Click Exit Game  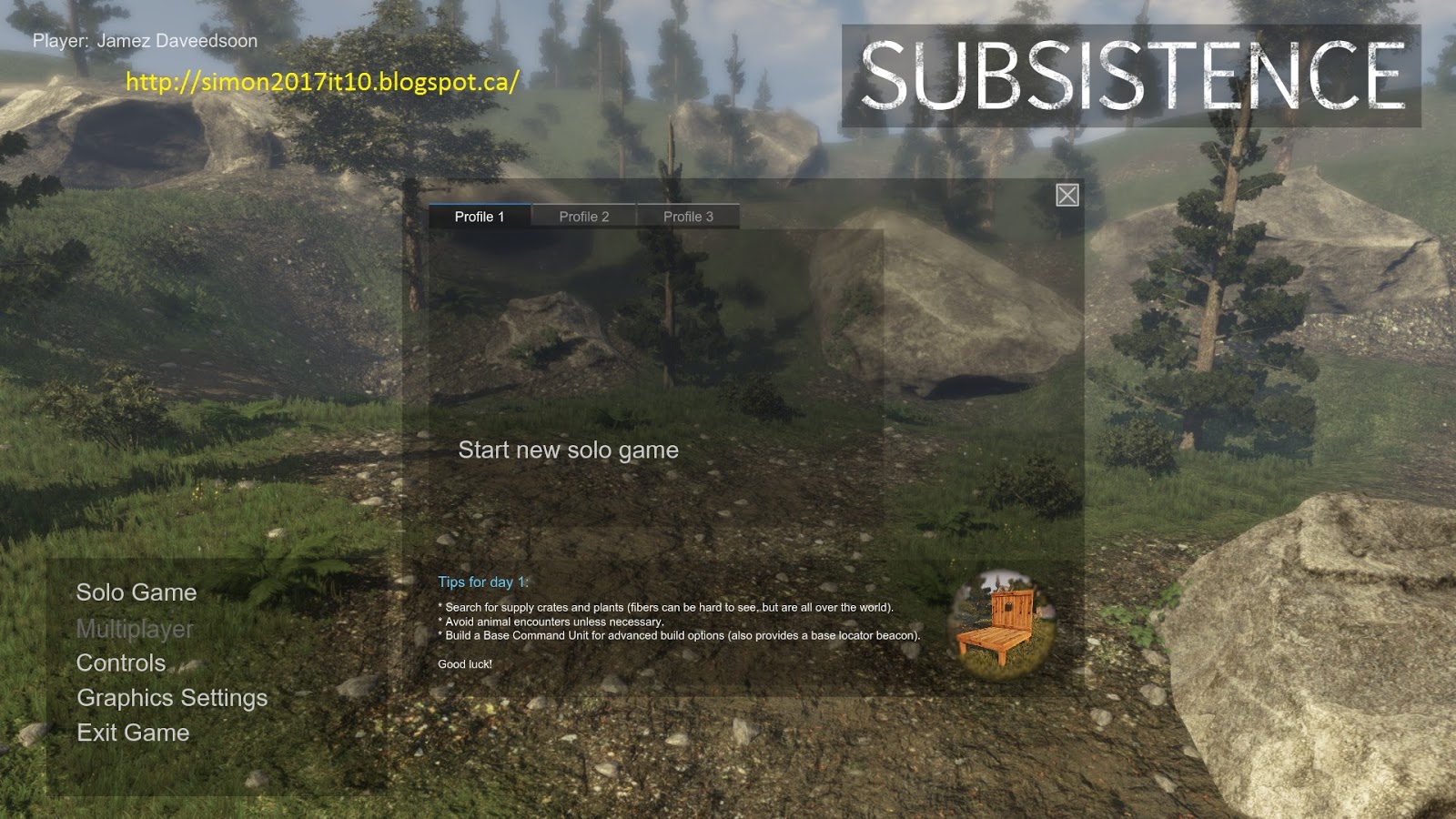pyautogui.click(x=133, y=732)
